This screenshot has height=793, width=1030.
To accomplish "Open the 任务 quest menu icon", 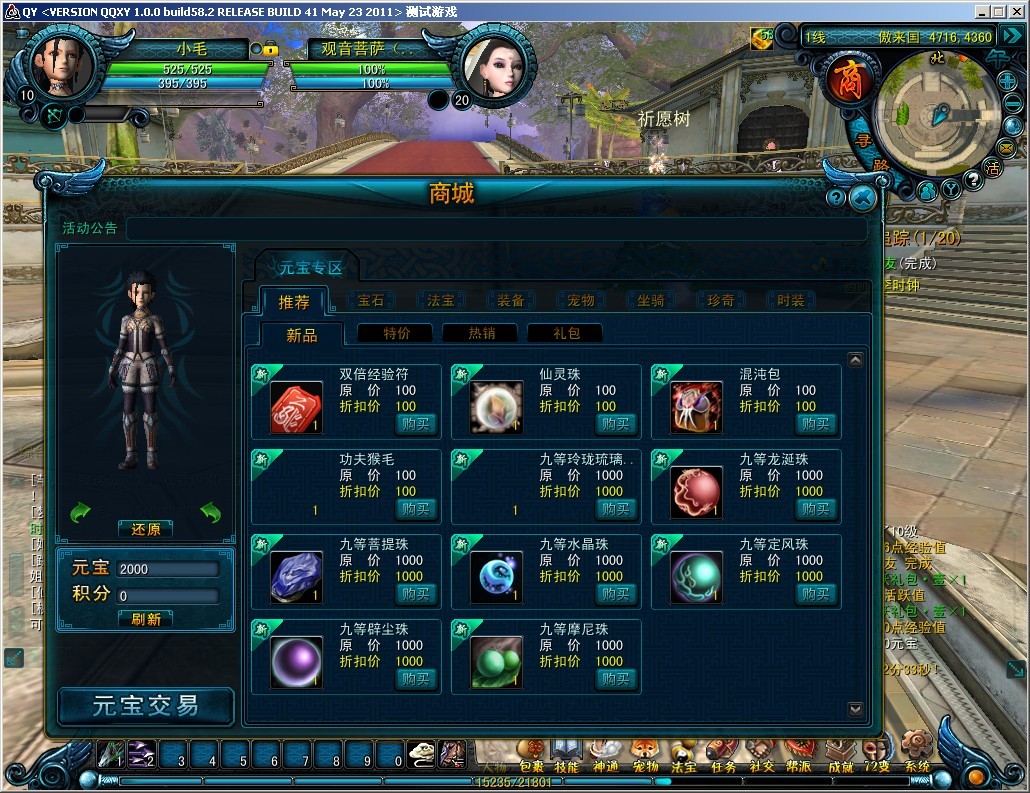I will [722, 754].
